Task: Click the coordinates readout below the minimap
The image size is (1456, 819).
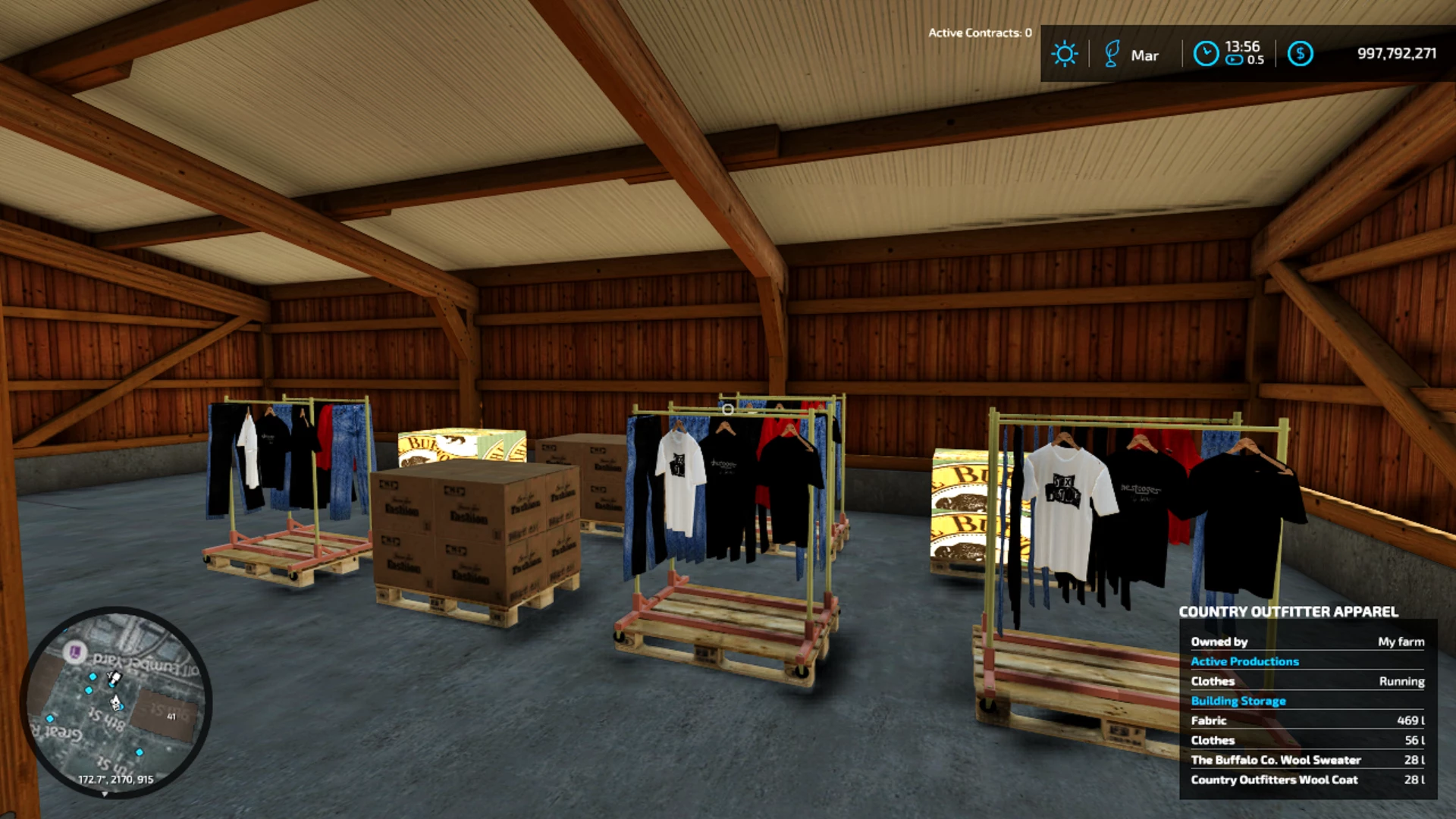Action: coord(116,778)
